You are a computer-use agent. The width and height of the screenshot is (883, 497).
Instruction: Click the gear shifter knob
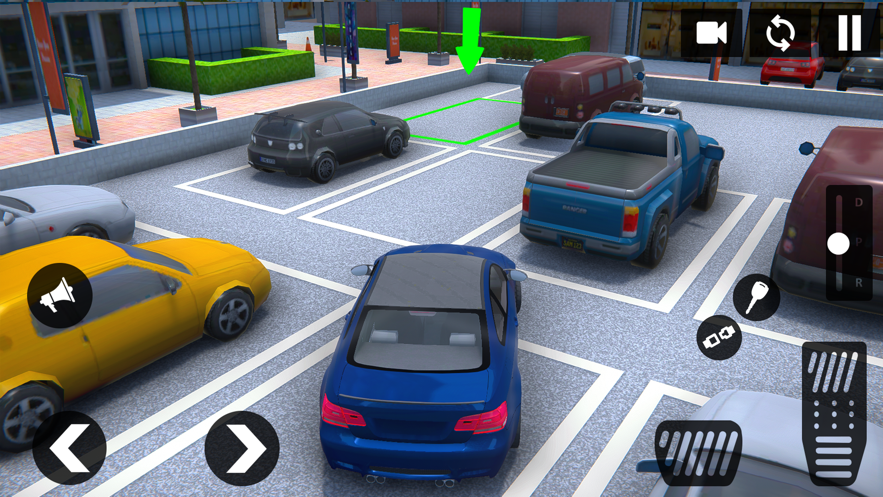point(838,243)
